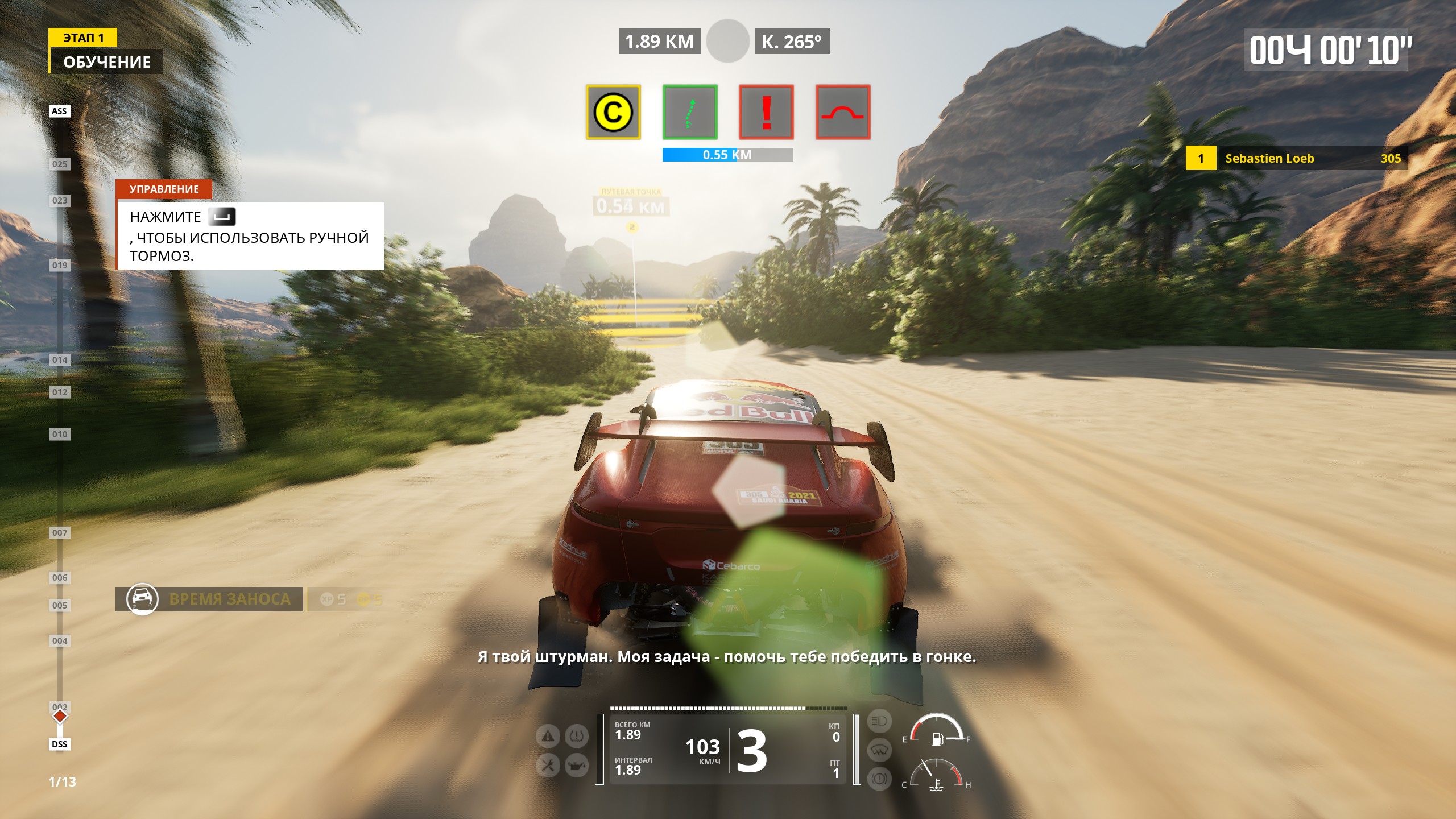The width and height of the screenshot is (1456, 819).
Task: Click the headlights dashboard indicator
Action: (x=879, y=721)
